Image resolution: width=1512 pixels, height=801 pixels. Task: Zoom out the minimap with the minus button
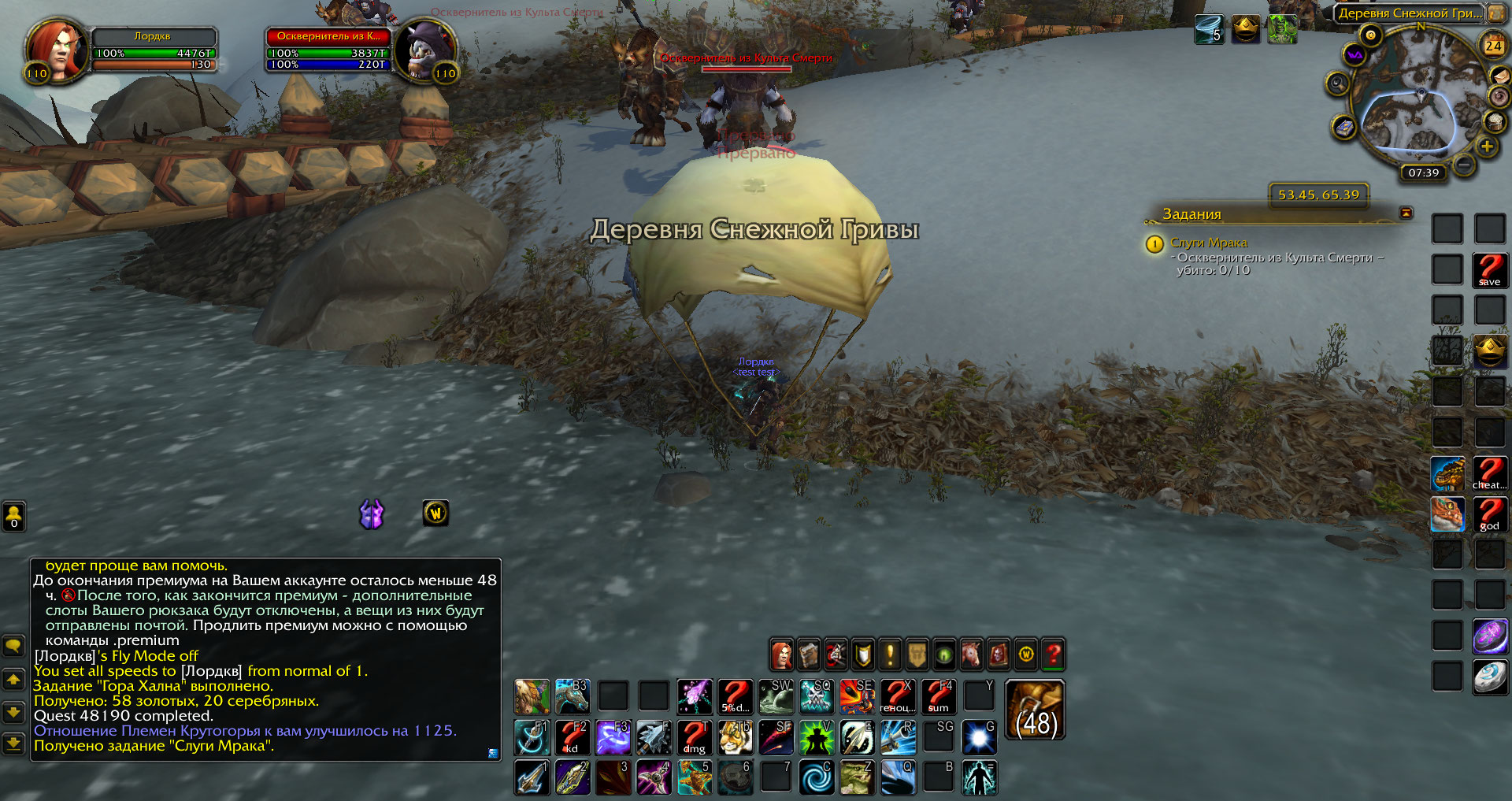tap(1464, 164)
